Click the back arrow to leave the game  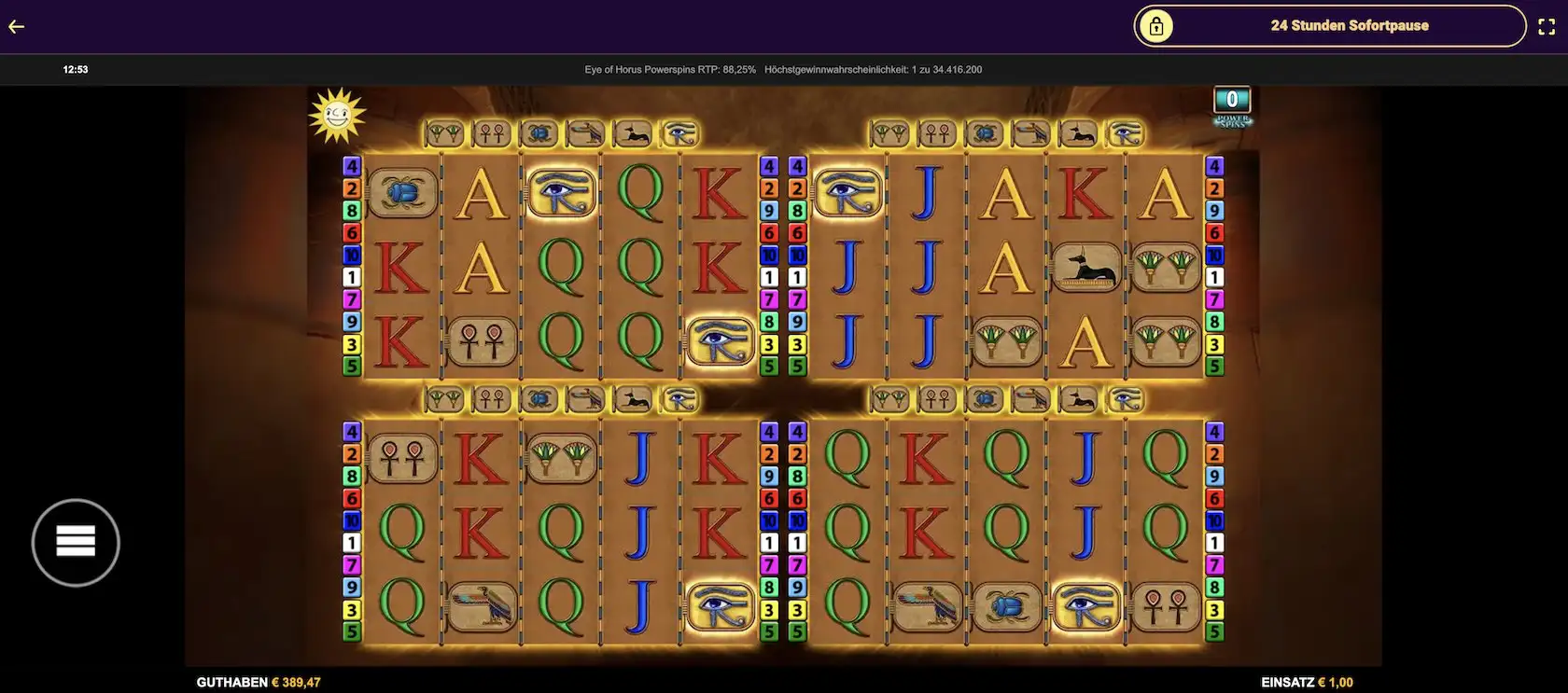(15, 25)
